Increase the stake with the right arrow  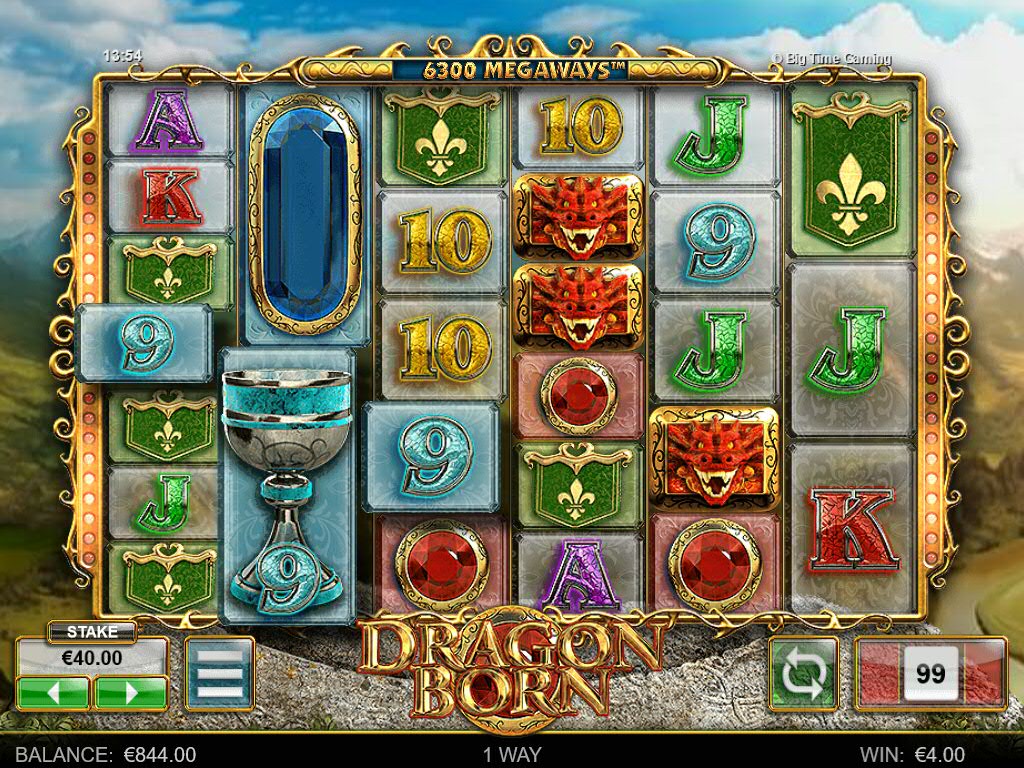click(x=130, y=692)
